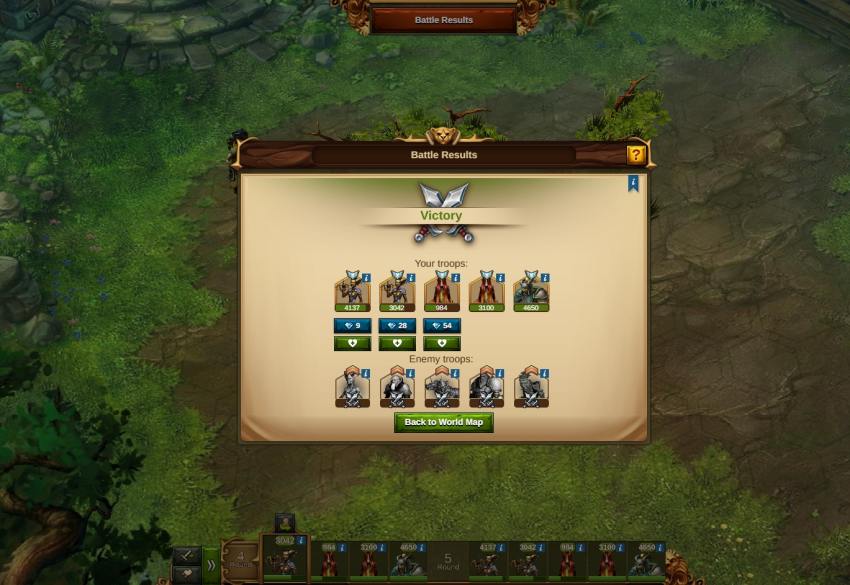Click the blue info bookmark in results panel
The width and height of the screenshot is (850, 585).
point(633,183)
